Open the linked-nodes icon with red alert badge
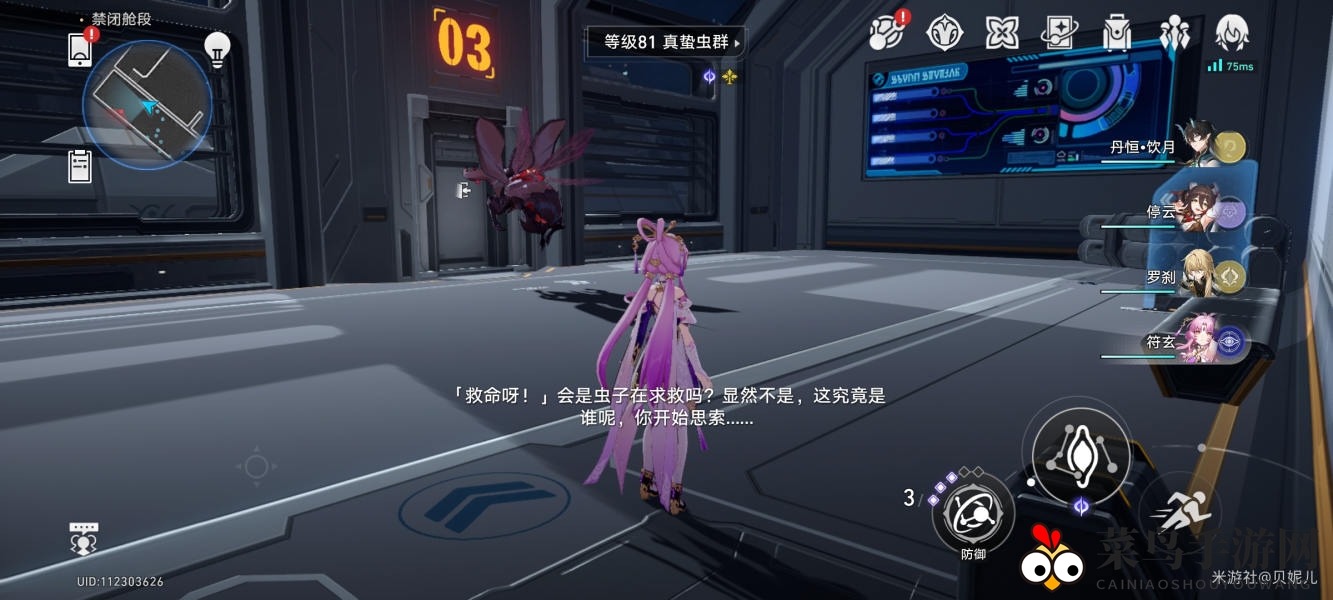 [885, 33]
